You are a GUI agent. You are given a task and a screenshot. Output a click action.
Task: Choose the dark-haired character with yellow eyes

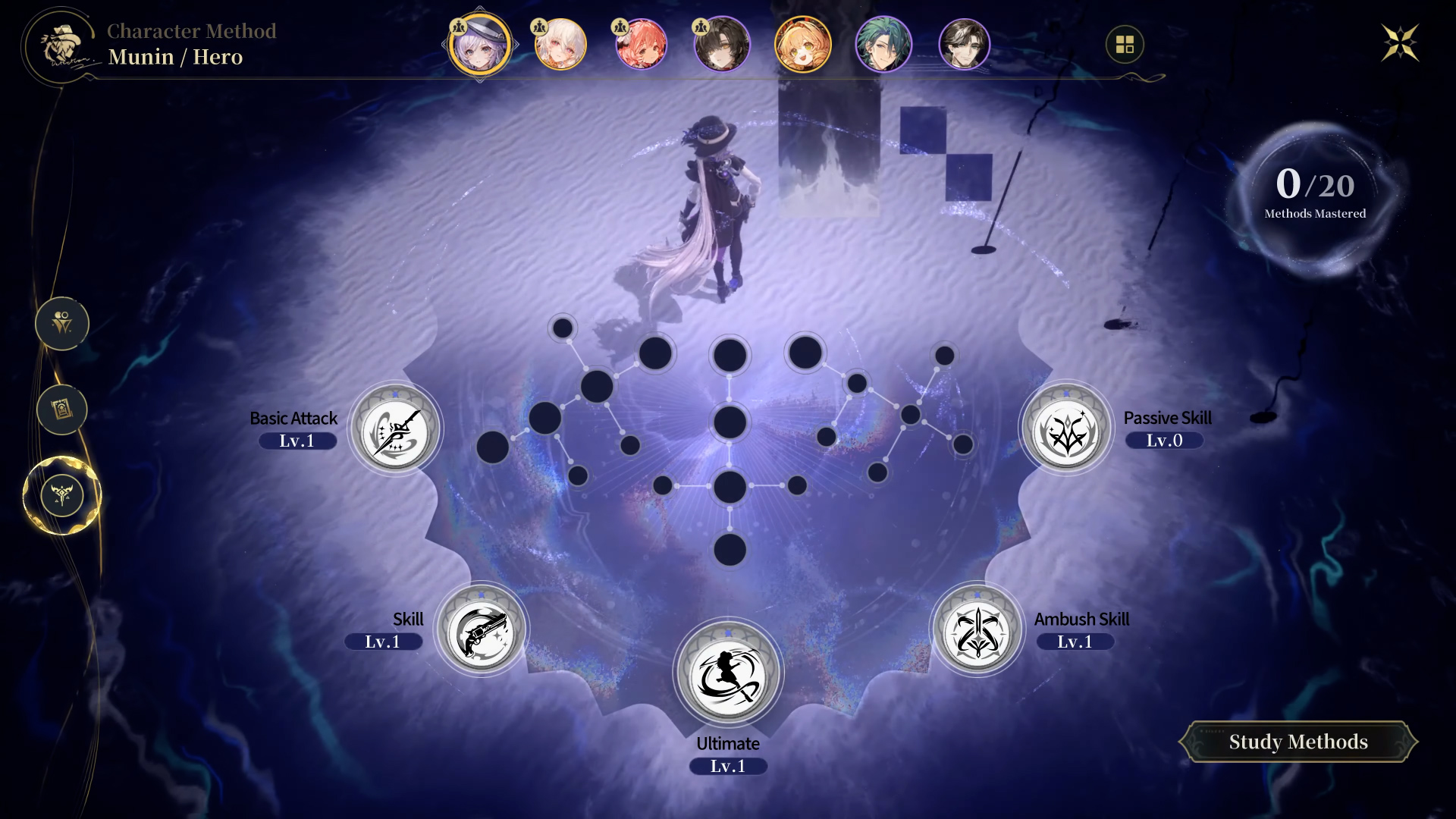point(722,44)
